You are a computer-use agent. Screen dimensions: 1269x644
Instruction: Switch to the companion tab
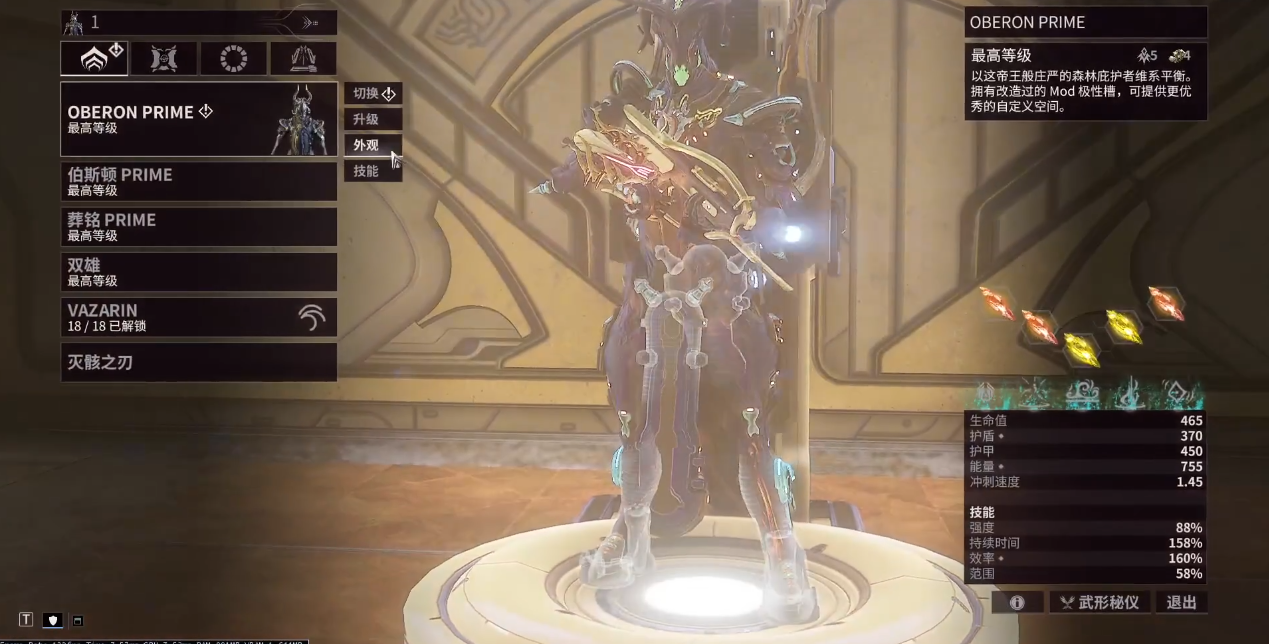164,58
